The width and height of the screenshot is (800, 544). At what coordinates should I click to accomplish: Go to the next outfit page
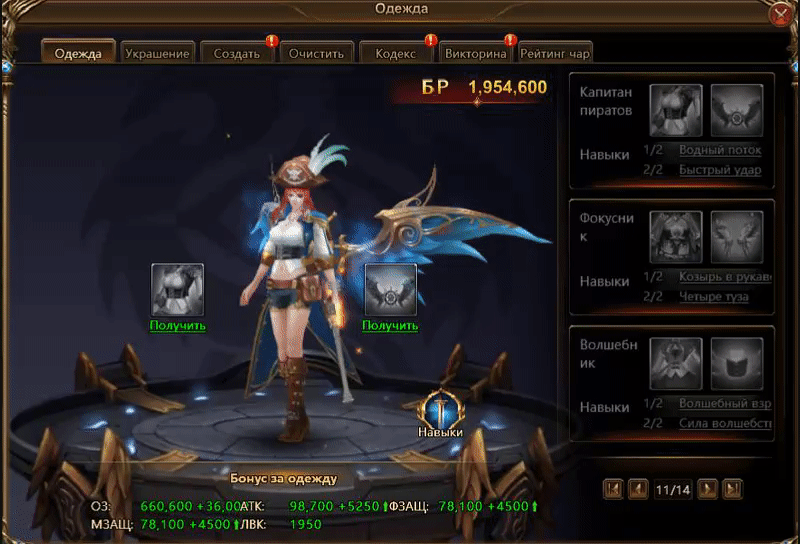click(707, 489)
